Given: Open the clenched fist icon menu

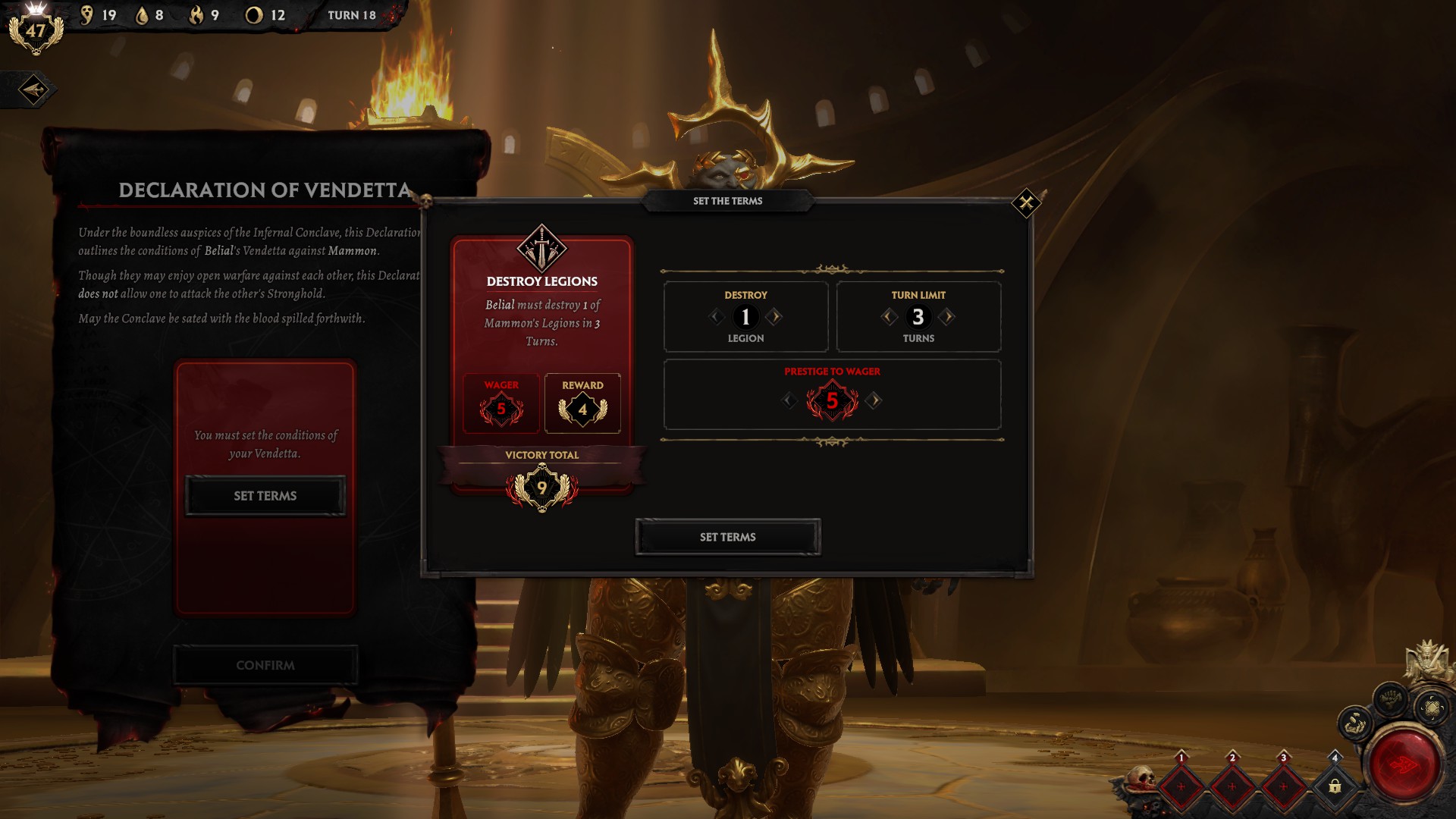Looking at the screenshot, I should coord(1389,696).
